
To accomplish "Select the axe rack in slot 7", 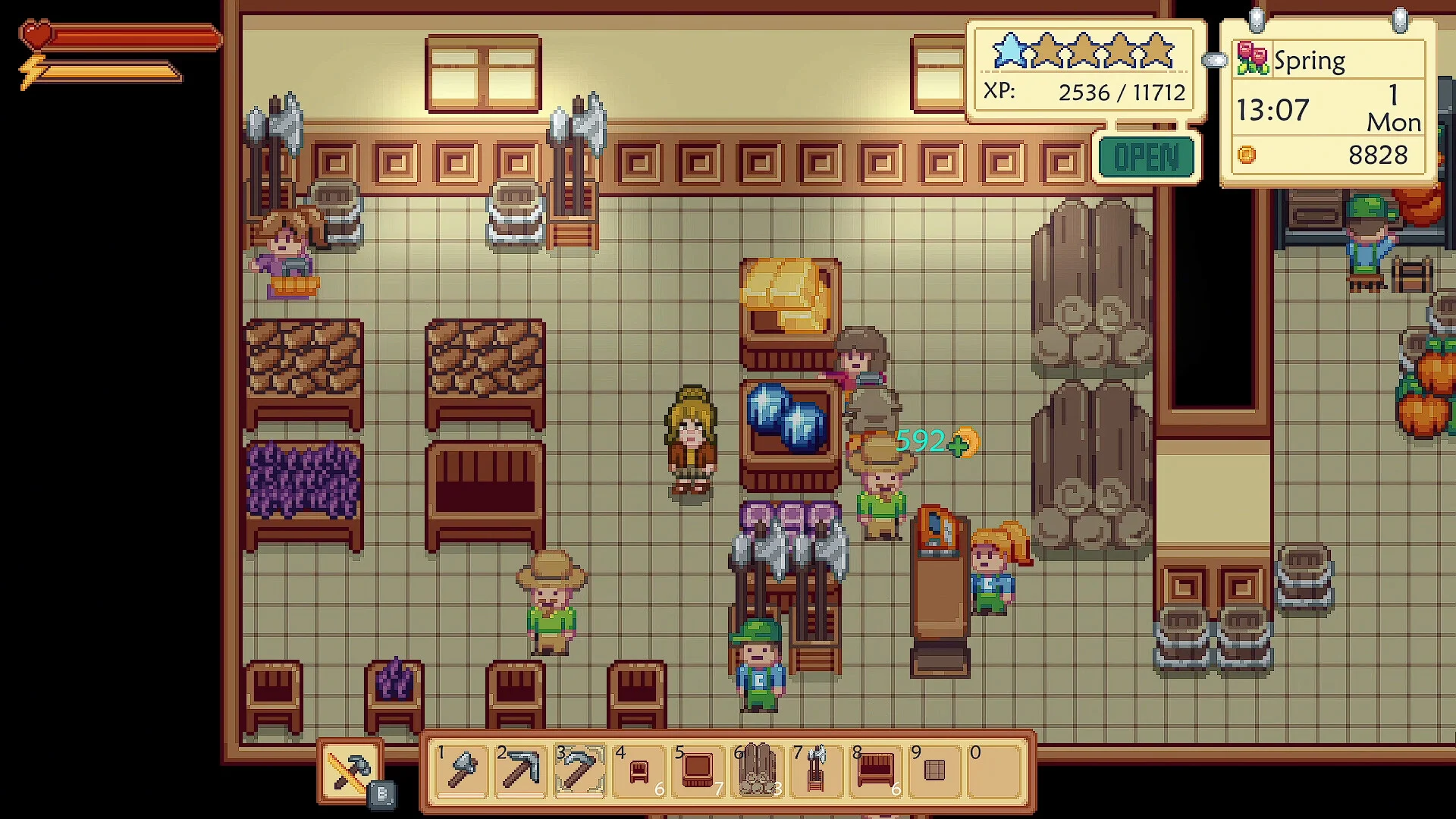I will (x=816, y=770).
